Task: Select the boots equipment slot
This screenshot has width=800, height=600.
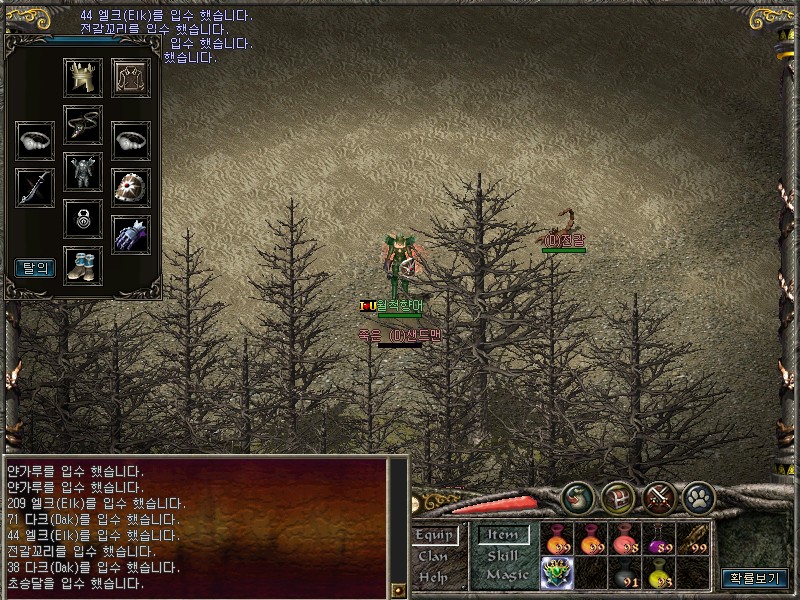Action: 83,264
